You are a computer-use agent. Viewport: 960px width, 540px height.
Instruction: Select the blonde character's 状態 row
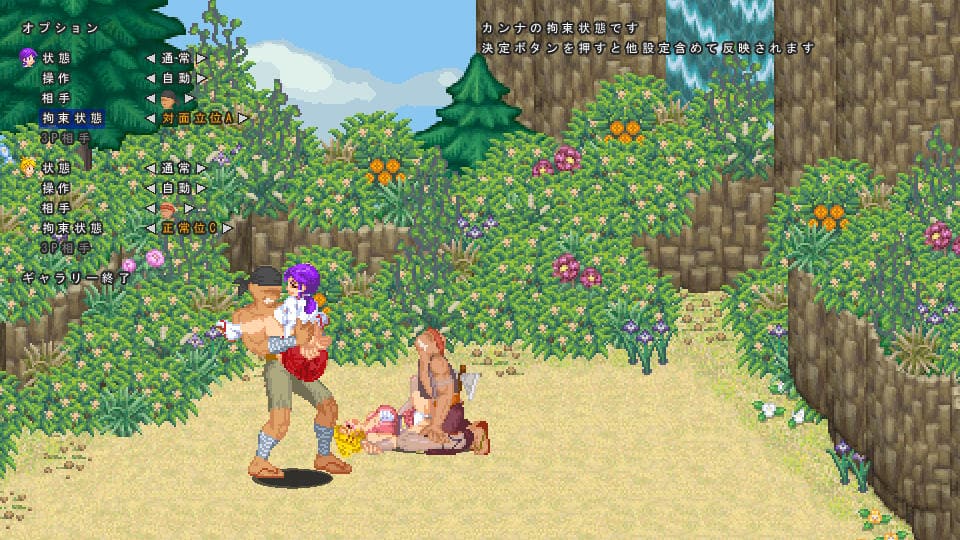[56, 168]
